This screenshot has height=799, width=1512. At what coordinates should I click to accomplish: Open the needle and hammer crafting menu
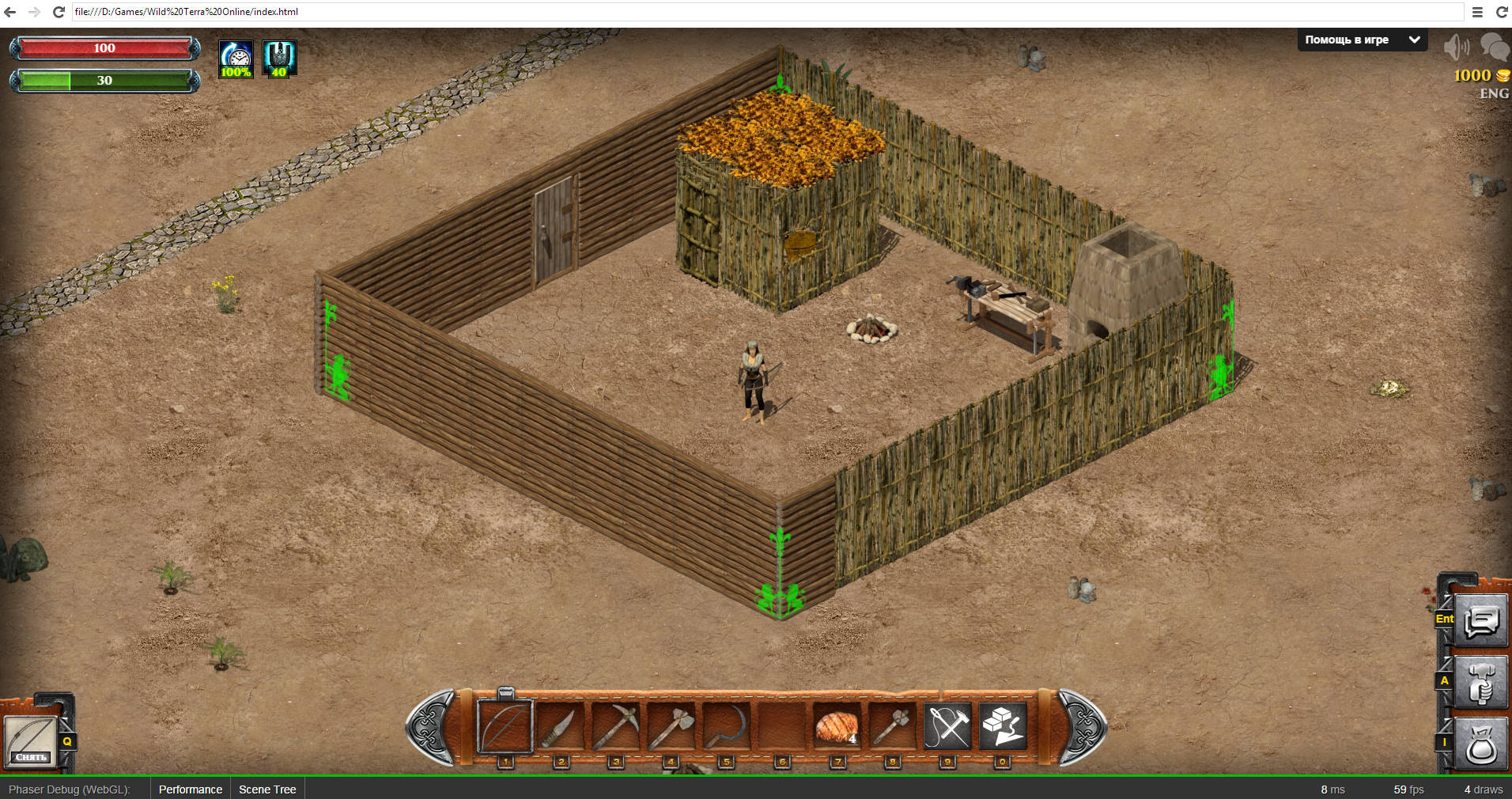point(947,726)
